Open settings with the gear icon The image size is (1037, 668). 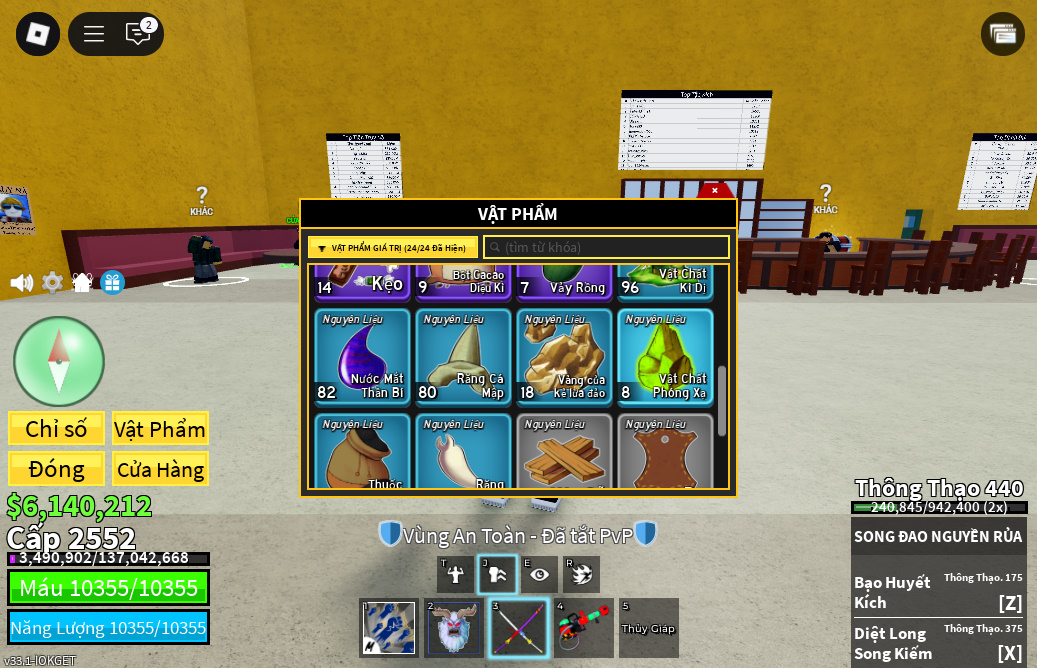[52, 283]
